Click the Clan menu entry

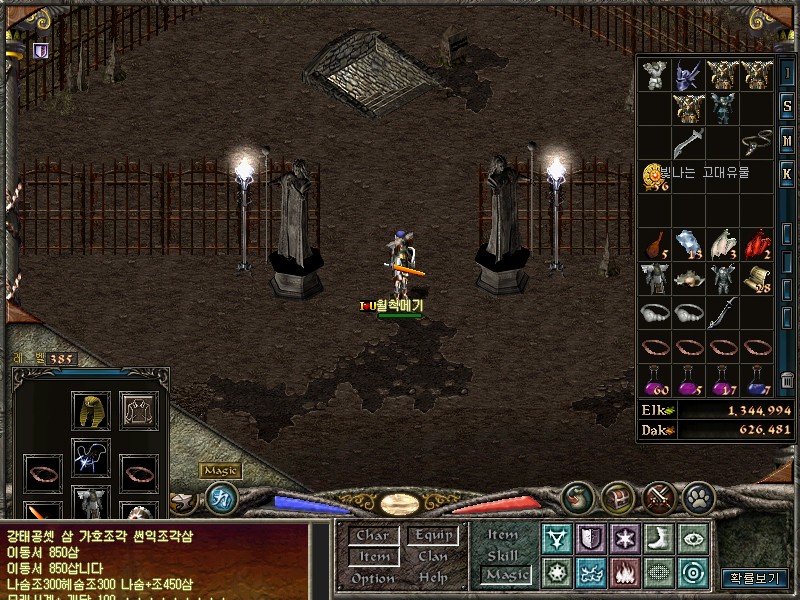coord(432,556)
